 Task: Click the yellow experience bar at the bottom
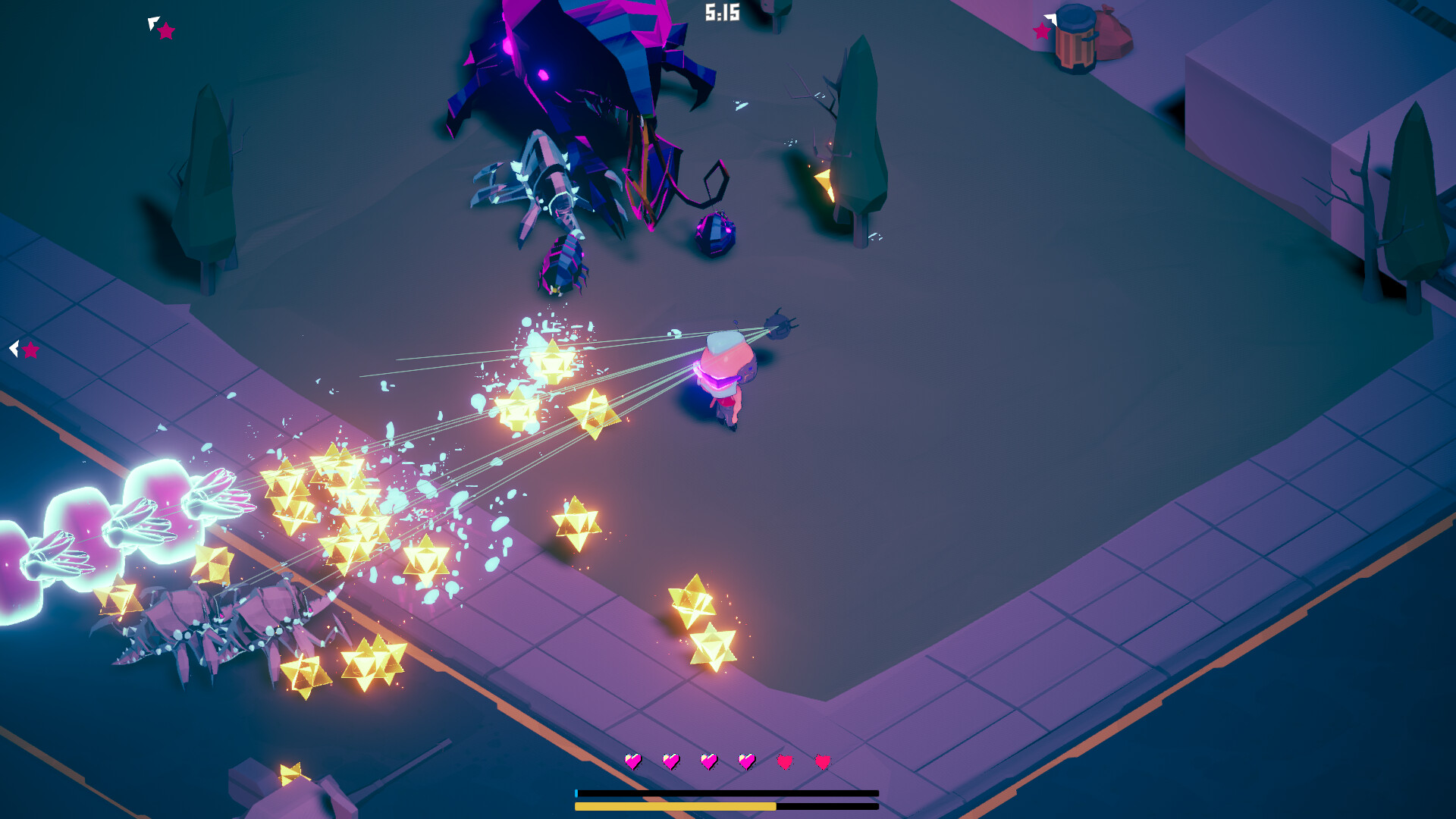pyautogui.click(x=675, y=806)
